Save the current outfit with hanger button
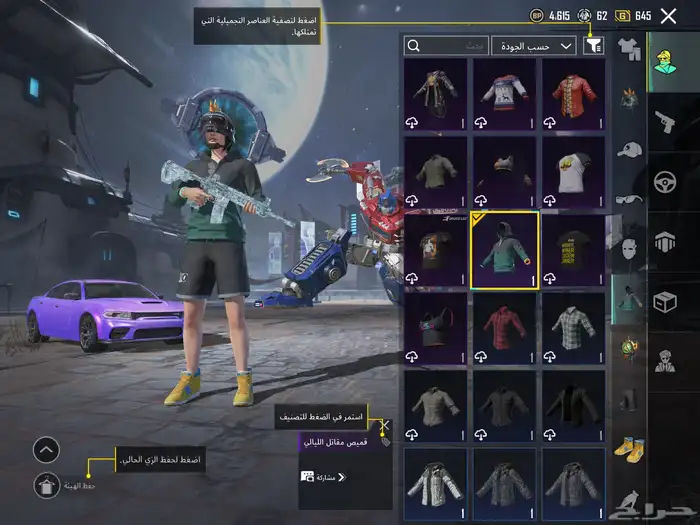Screen dimensions: 700x525 45,485
